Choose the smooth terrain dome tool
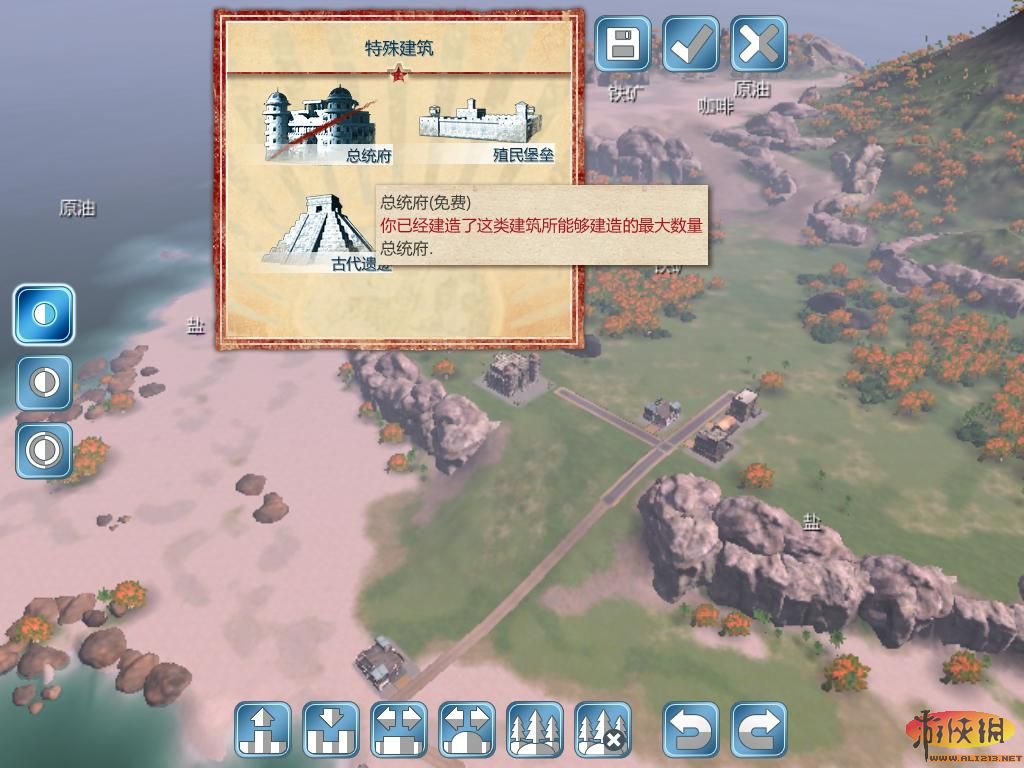The width and height of the screenshot is (1024, 768). [x=467, y=729]
